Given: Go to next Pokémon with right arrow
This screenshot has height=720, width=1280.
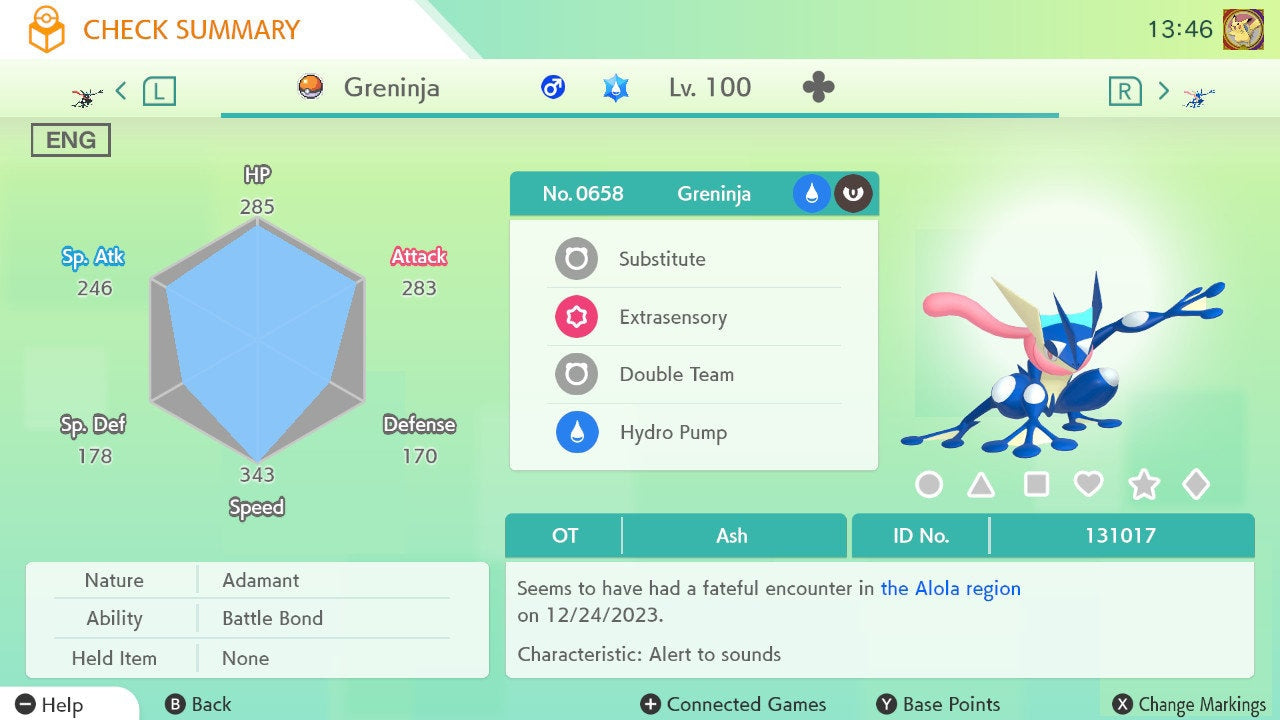Looking at the screenshot, I should [1163, 91].
